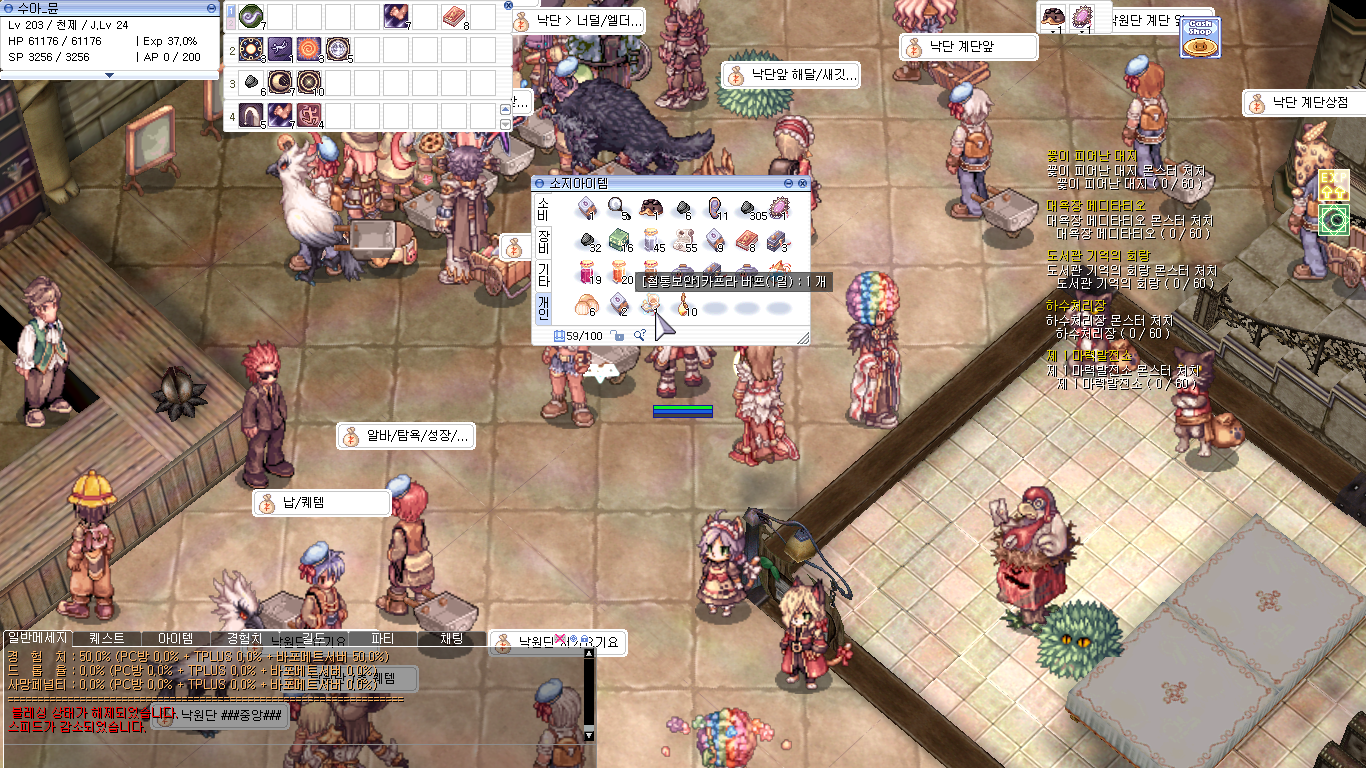Viewport: 1366px width, 769px height.
Task: Close the 소지아이템 inventory window
Action: tap(802, 184)
